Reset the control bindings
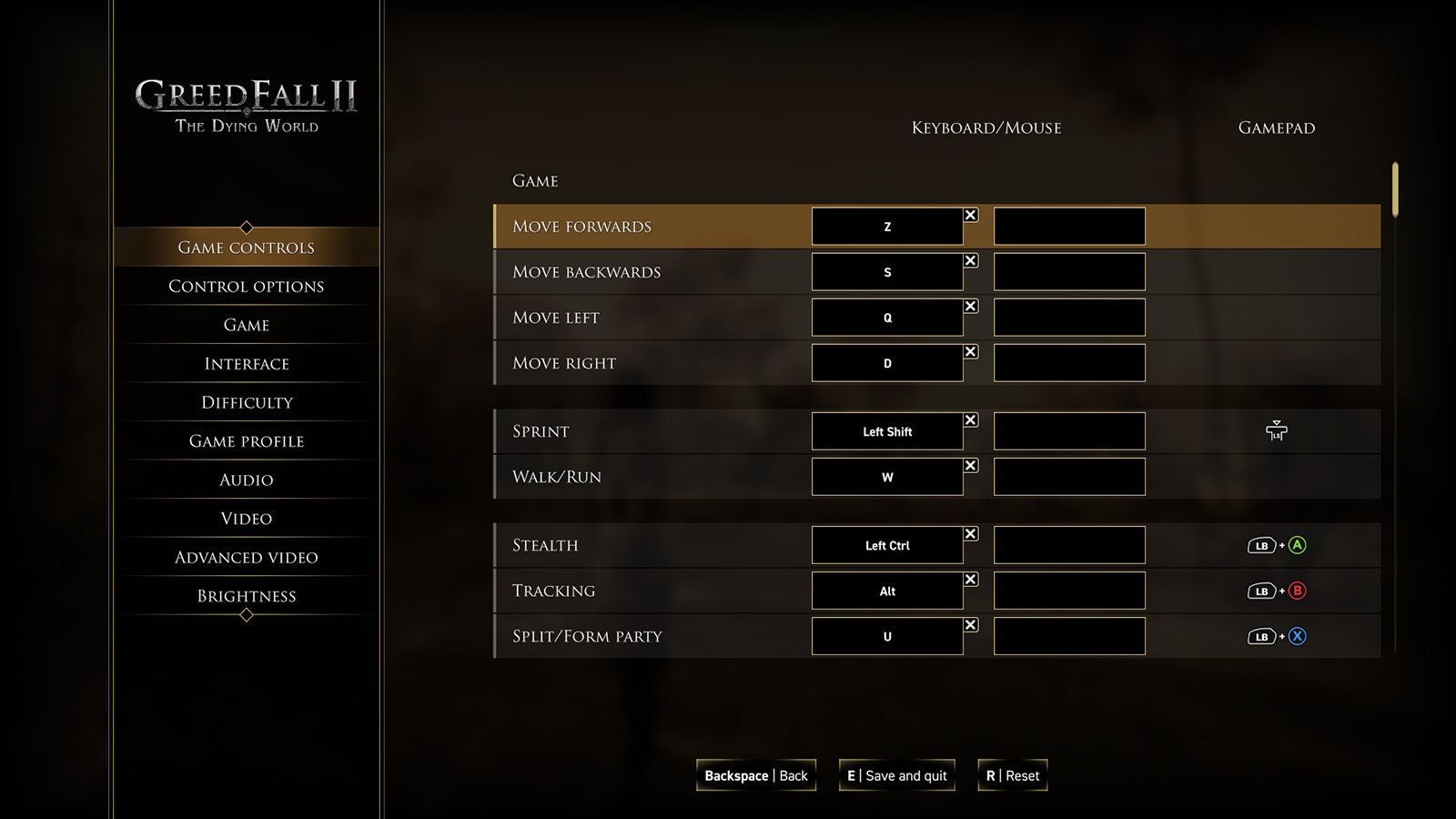1456x819 pixels. (1012, 775)
